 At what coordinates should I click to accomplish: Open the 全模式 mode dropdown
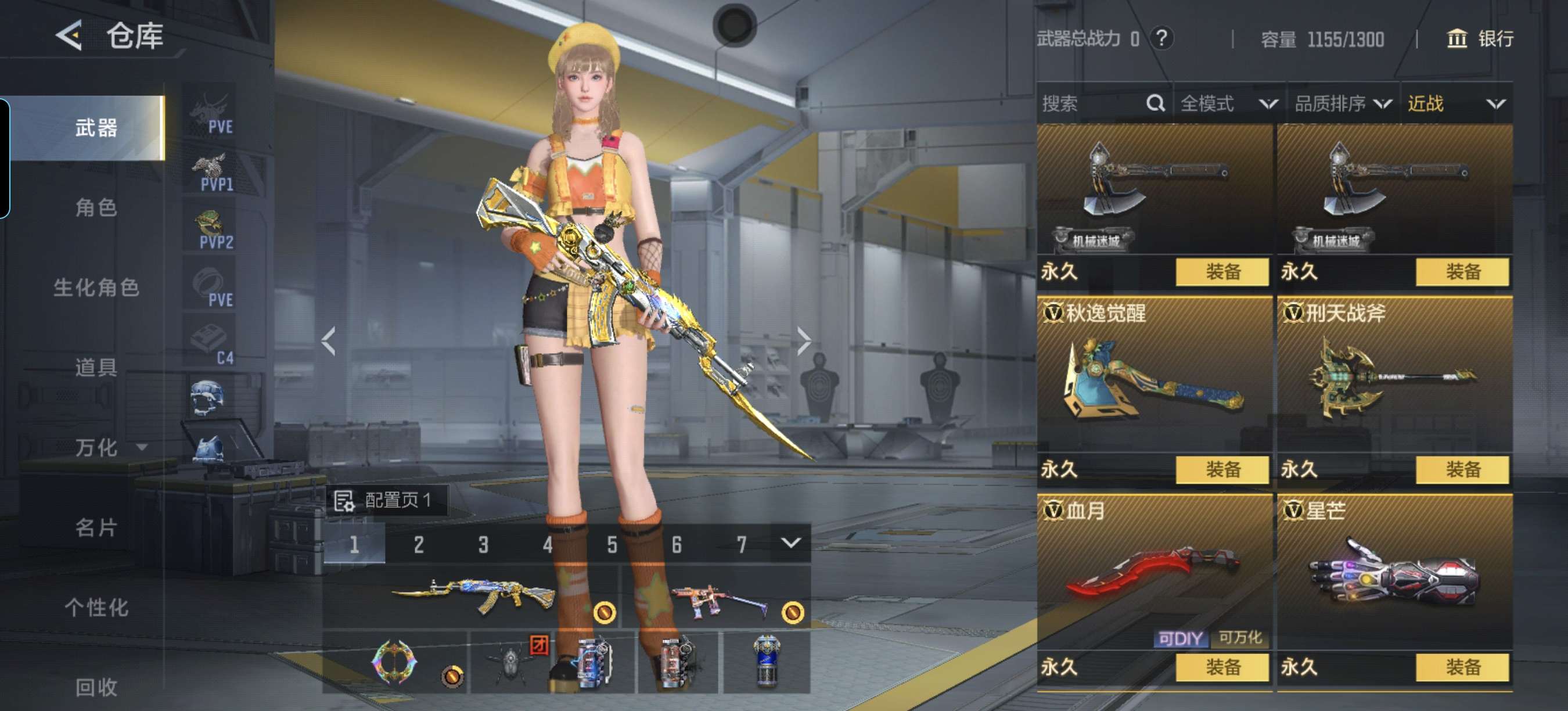coord(1228,103)
